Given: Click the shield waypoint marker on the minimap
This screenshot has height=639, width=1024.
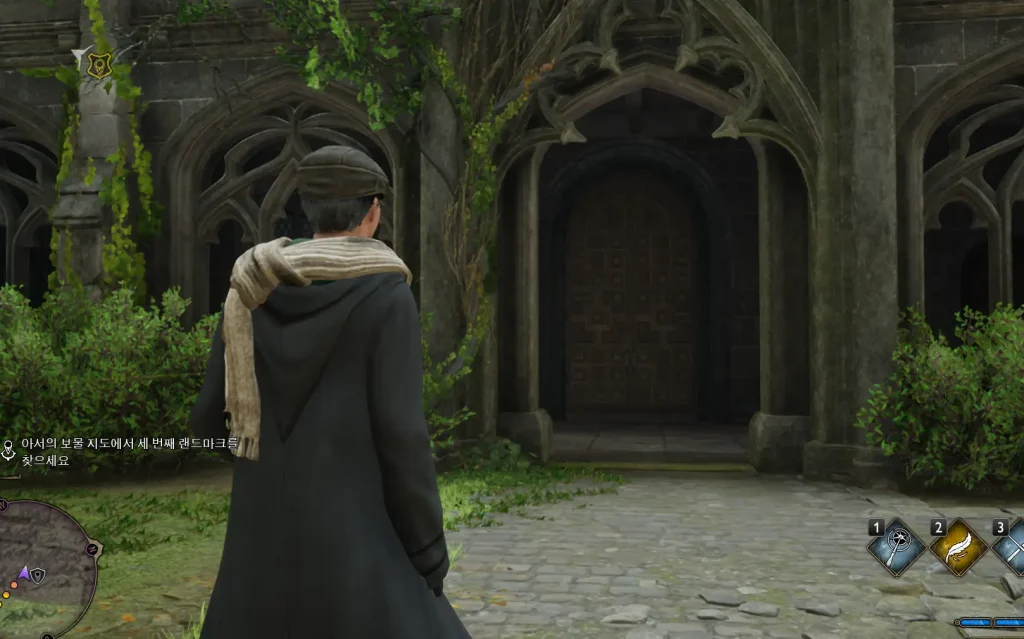Looking at the screenshot, I should click(x=38, y=575).
